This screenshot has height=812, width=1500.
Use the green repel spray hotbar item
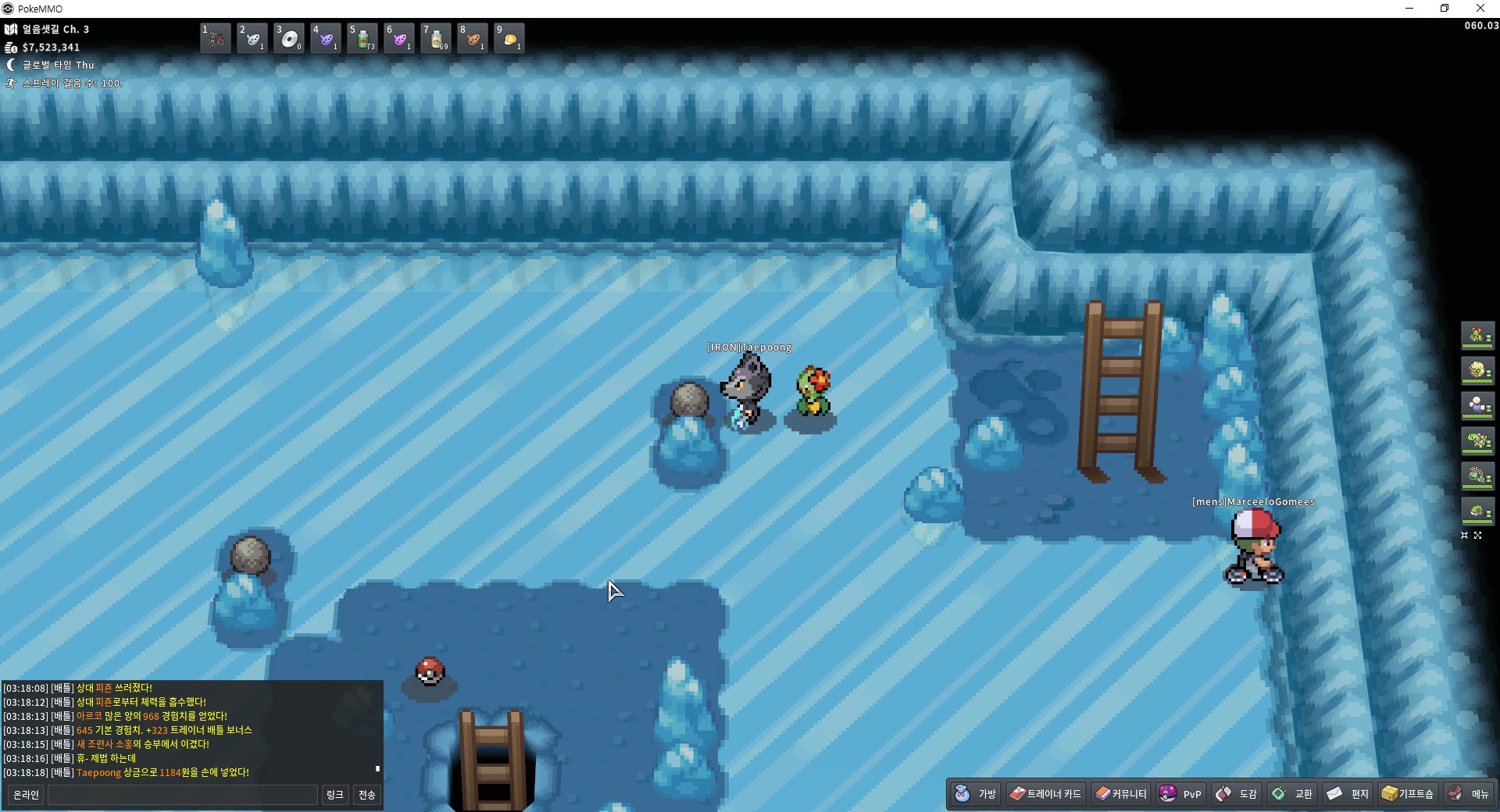[x=362, y=38]
